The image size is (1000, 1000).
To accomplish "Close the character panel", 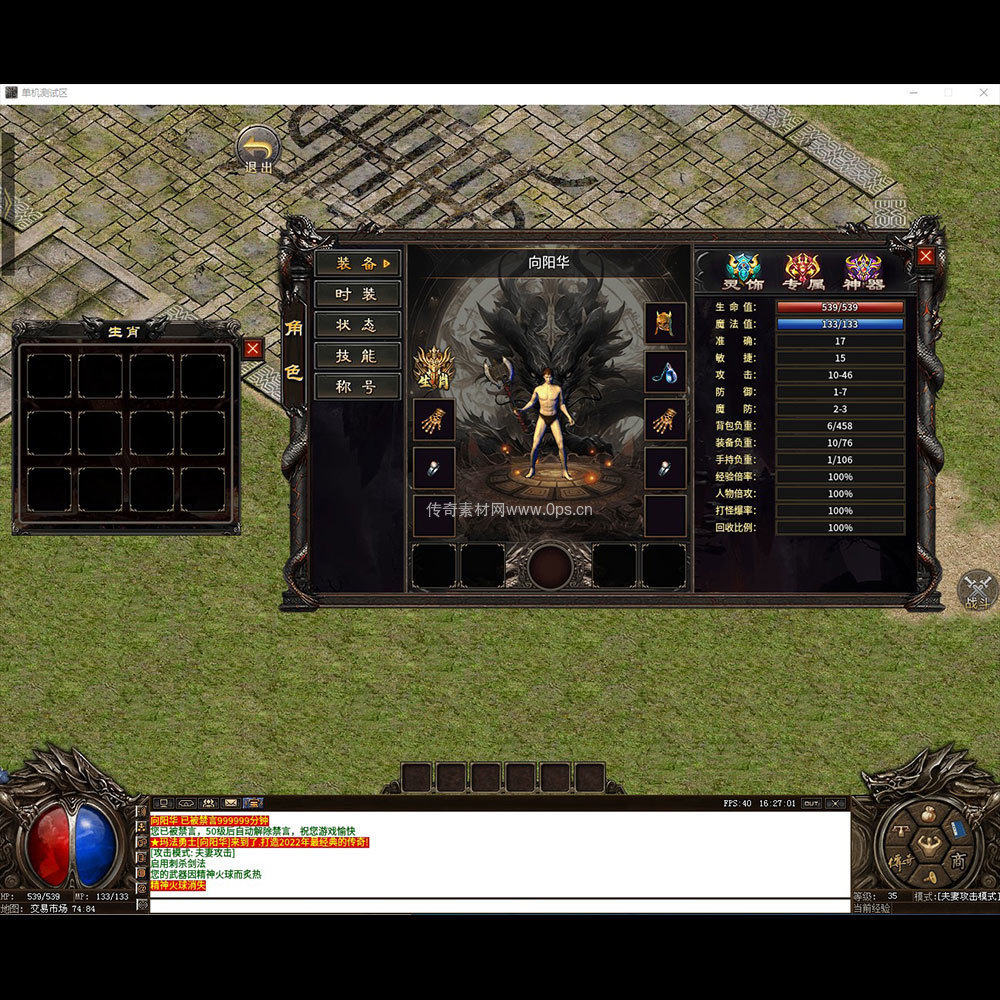I will [x=926, y=256].
